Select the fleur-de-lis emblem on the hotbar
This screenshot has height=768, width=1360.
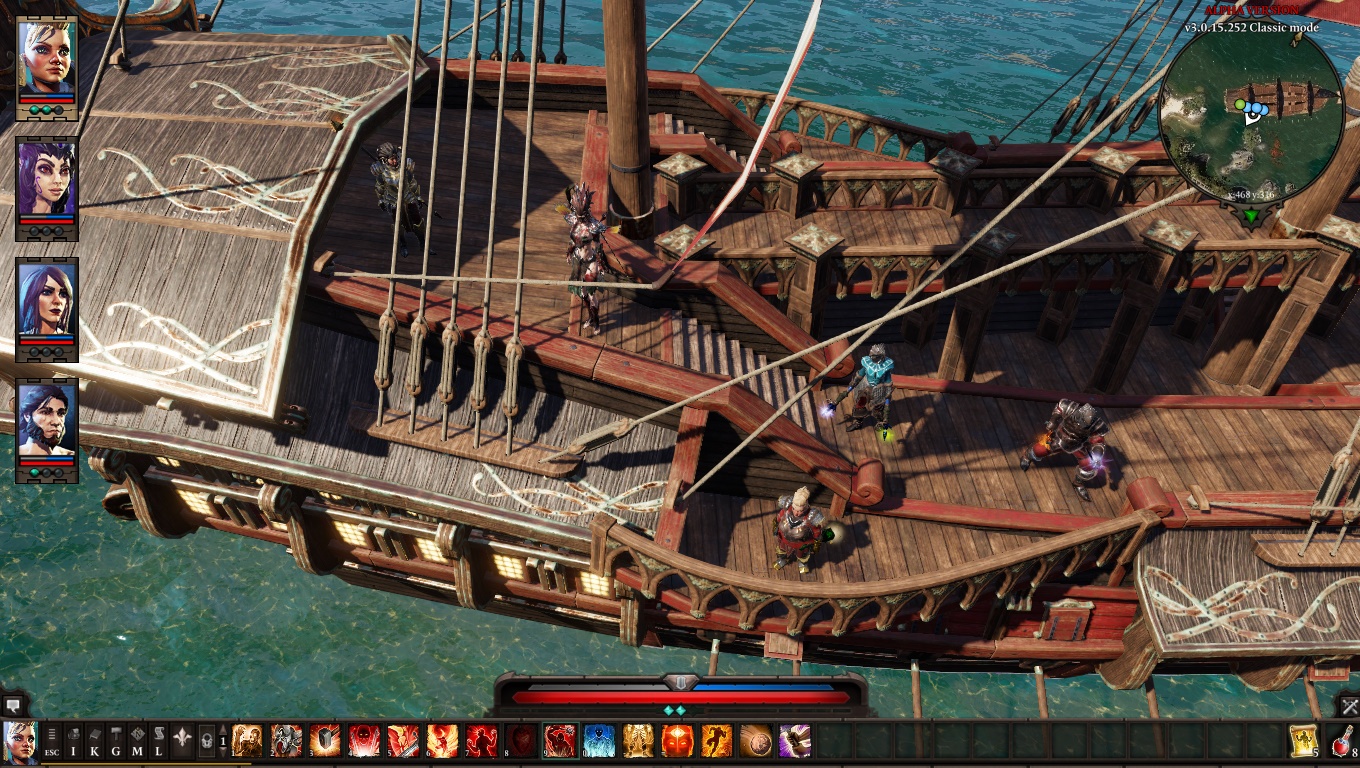(181, 740)
